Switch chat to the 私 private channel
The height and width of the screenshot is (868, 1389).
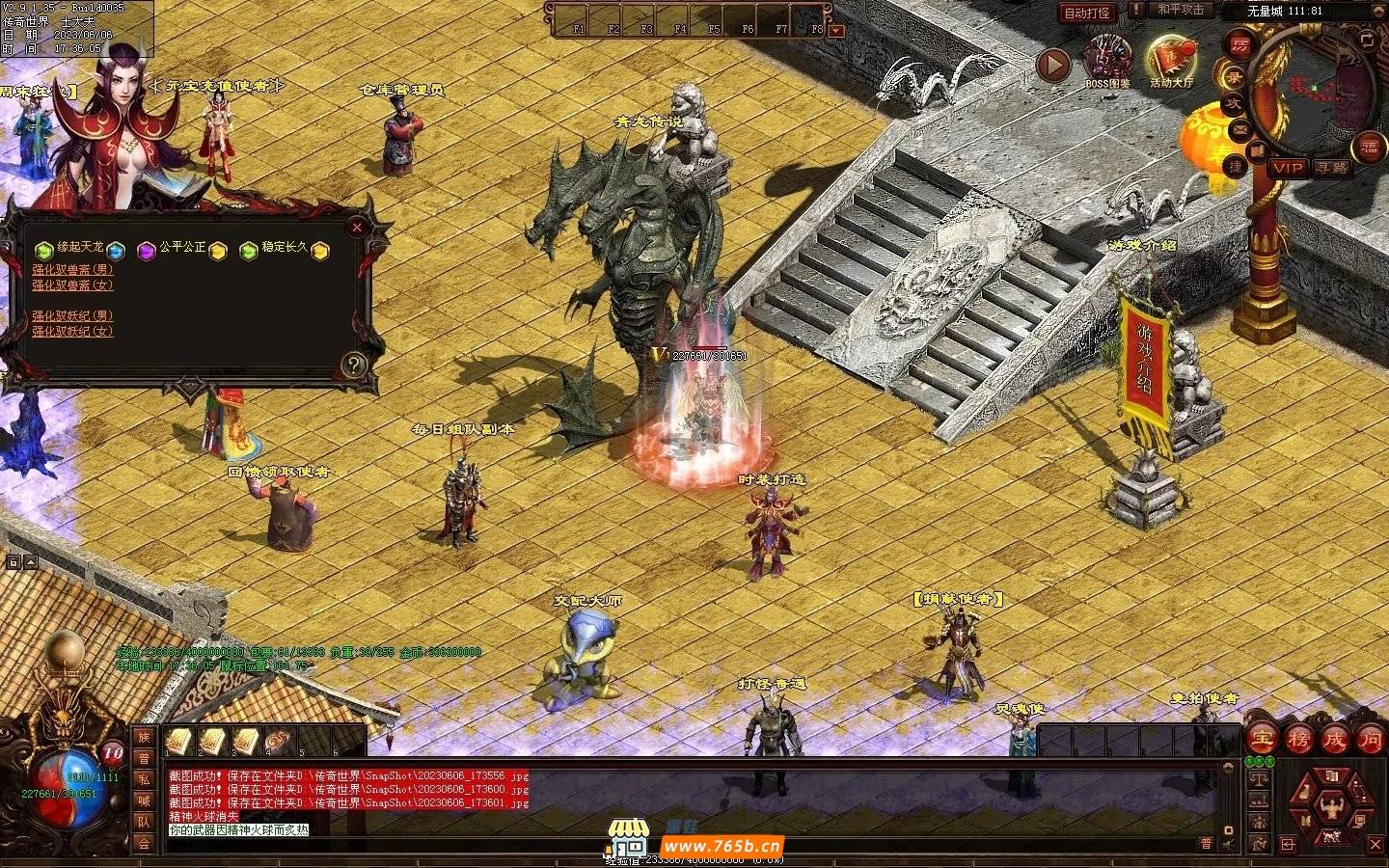144,779
